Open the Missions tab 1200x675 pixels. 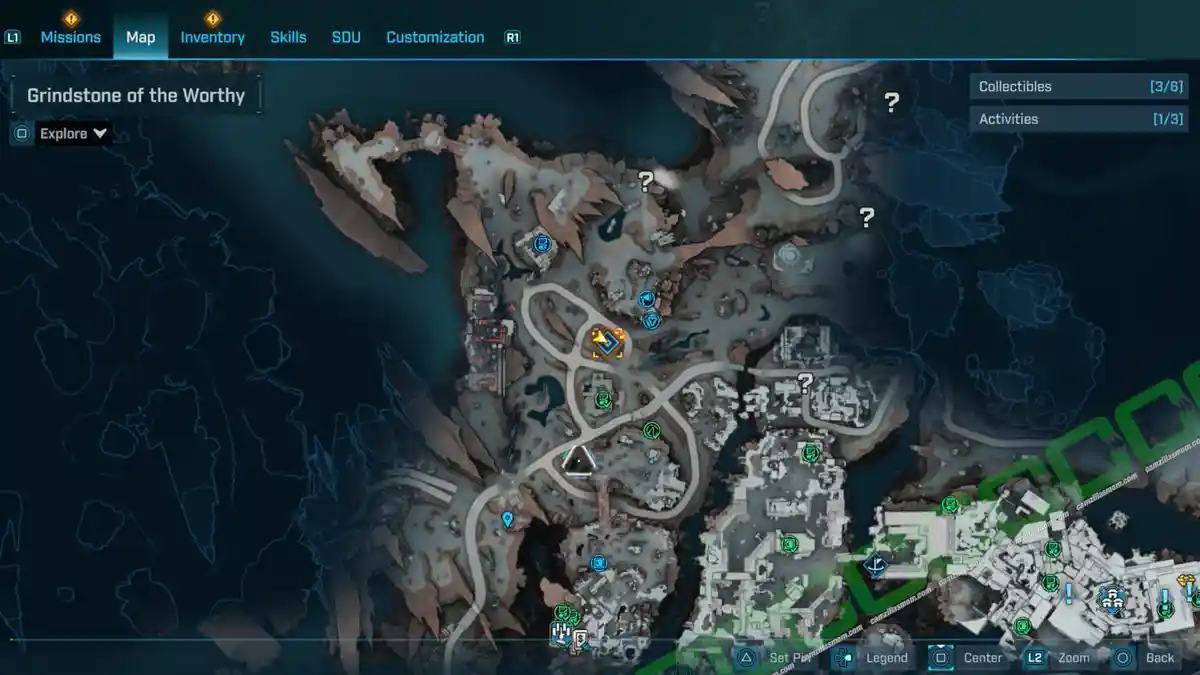70,37
